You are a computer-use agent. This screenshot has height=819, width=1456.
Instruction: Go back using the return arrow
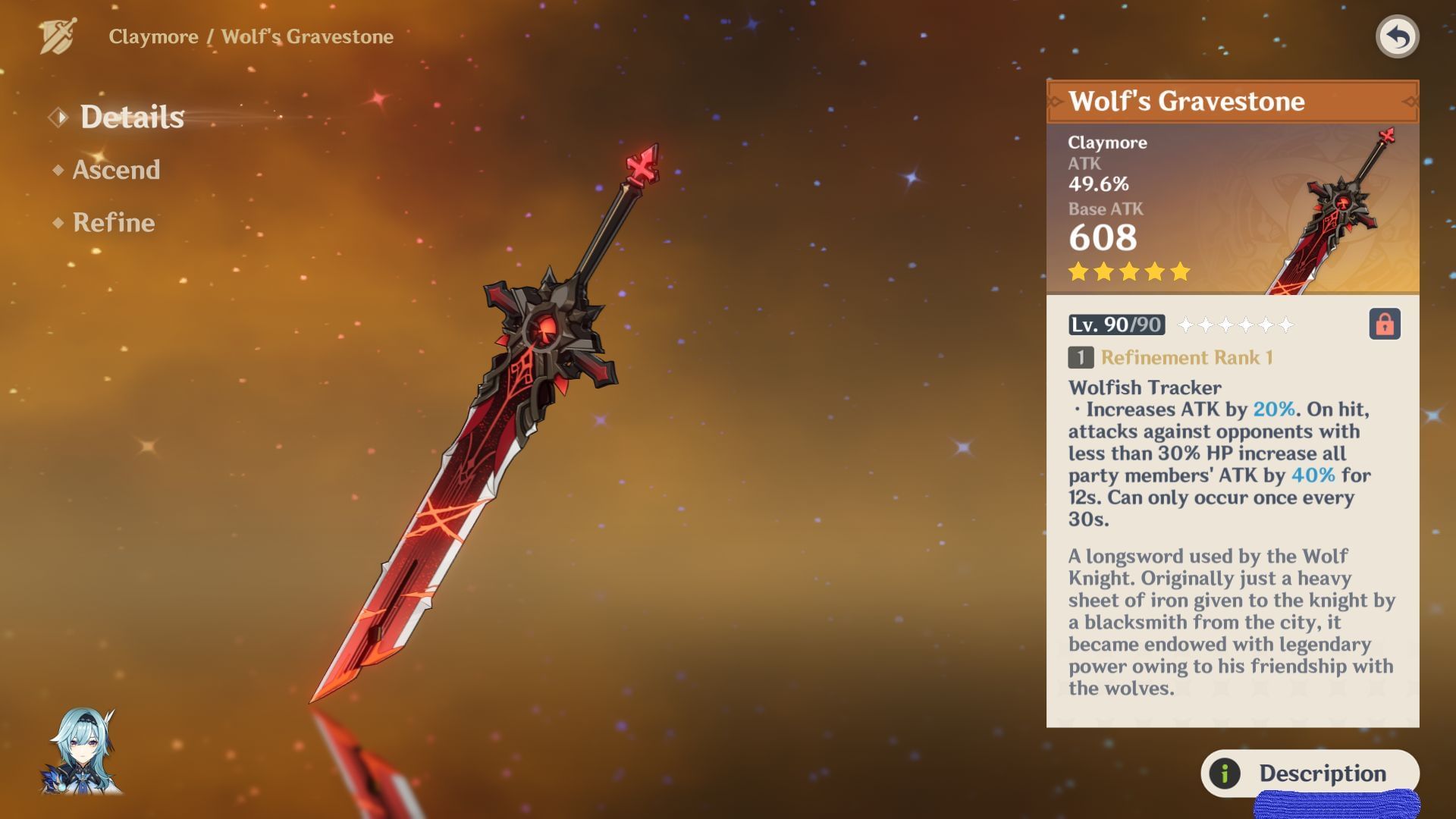[1397, 36]
